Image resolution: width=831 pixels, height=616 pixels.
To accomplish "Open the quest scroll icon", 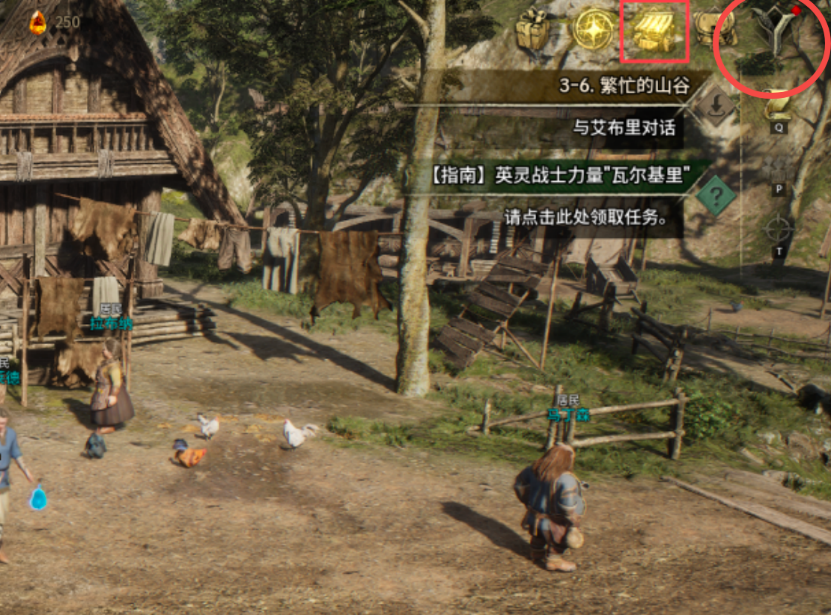I will (778, 105).
